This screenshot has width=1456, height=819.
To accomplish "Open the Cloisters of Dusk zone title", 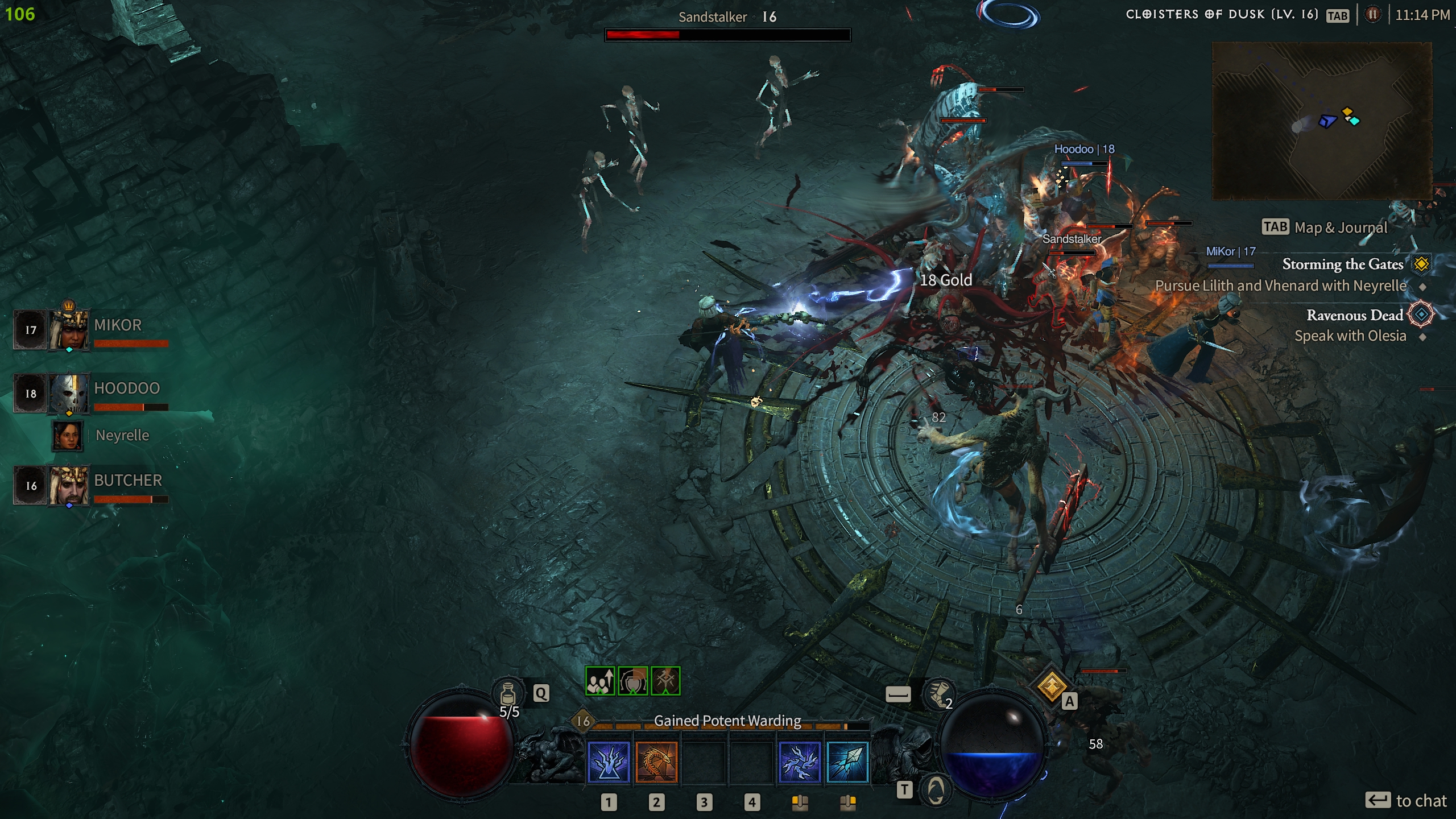I will [x=1222, y=15].
